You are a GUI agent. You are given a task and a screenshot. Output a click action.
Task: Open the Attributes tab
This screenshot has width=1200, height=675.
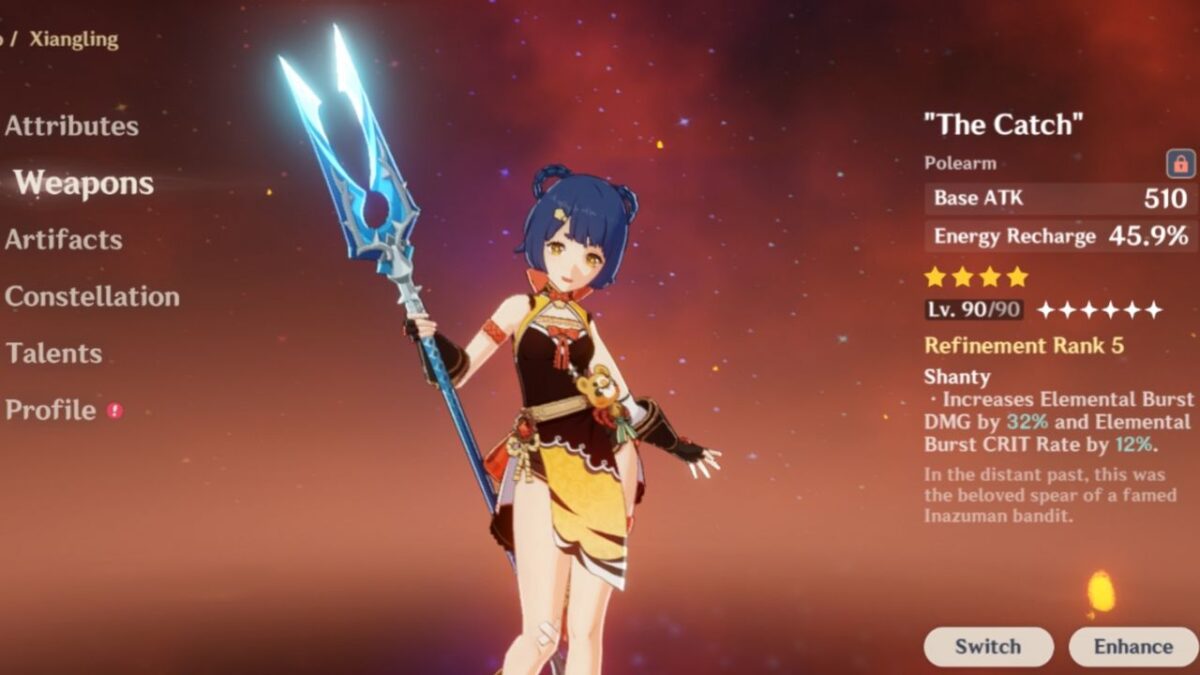(72, 126)
